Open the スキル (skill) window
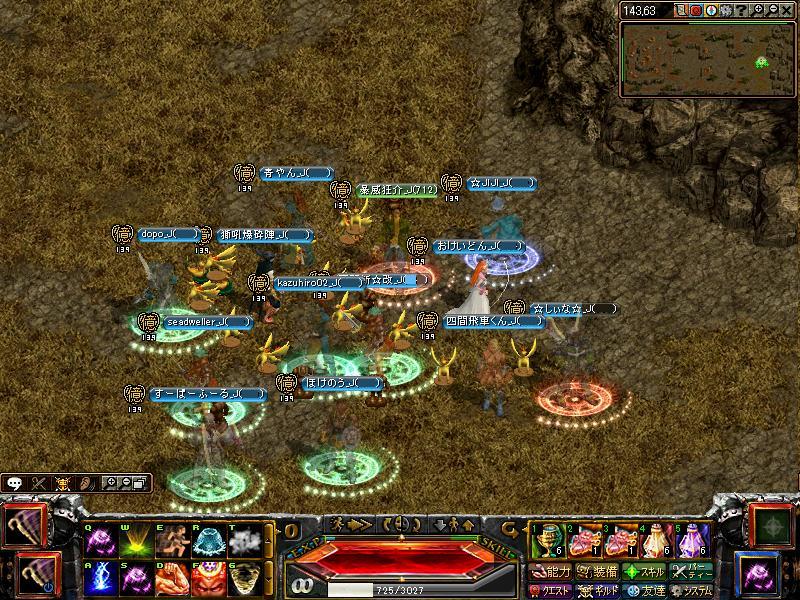This screenshot has width=800, height=600. 645,572
